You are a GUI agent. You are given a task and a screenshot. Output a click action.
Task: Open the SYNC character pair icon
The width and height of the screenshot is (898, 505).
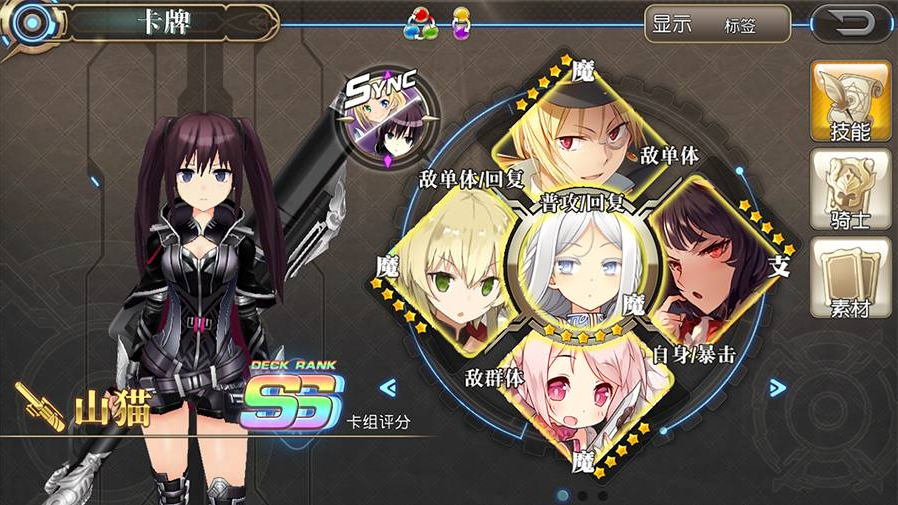(x=388, y=120)
